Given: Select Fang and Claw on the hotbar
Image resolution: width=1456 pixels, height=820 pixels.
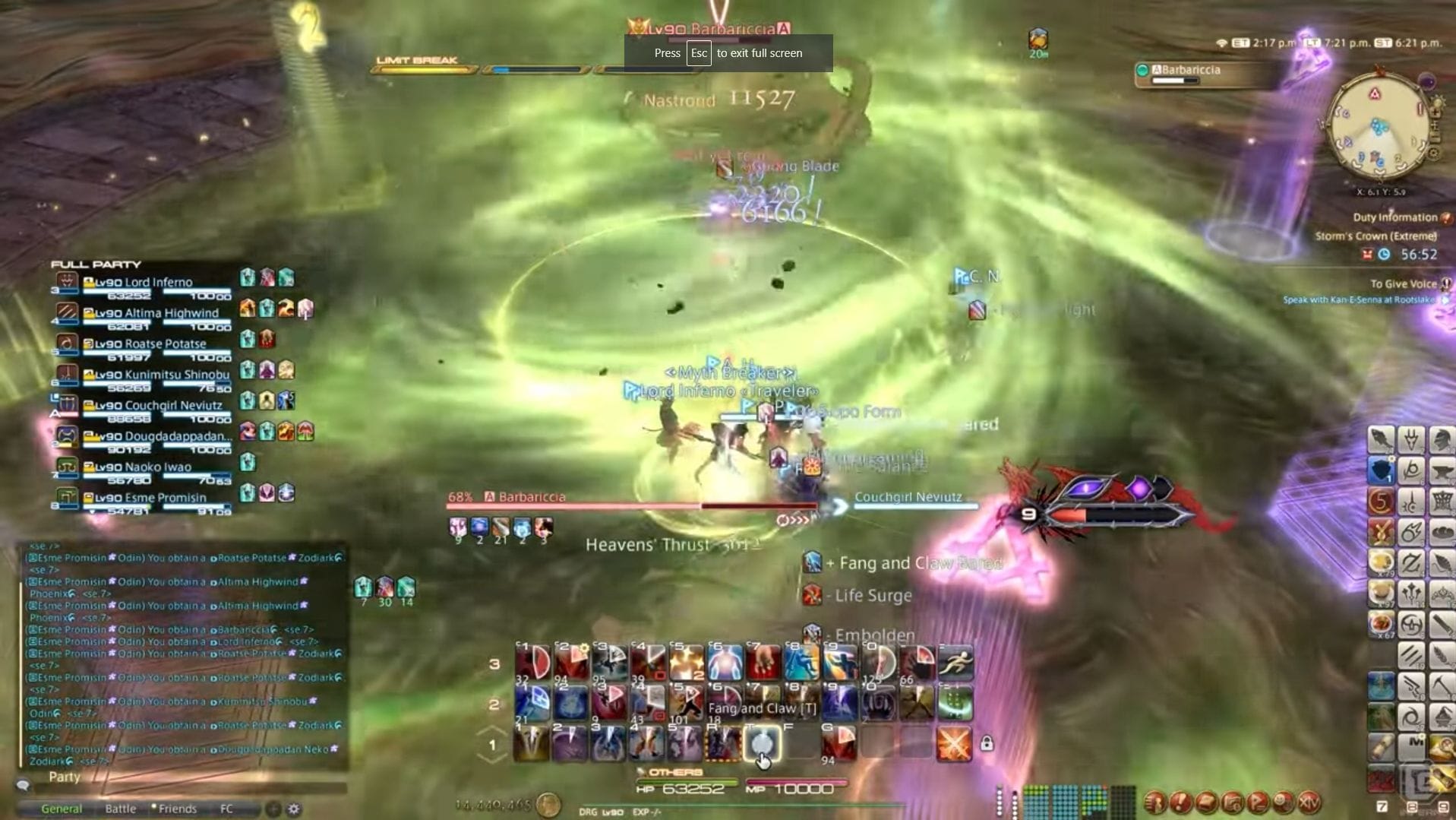Looking at the screenshot, I should [762, 744].
